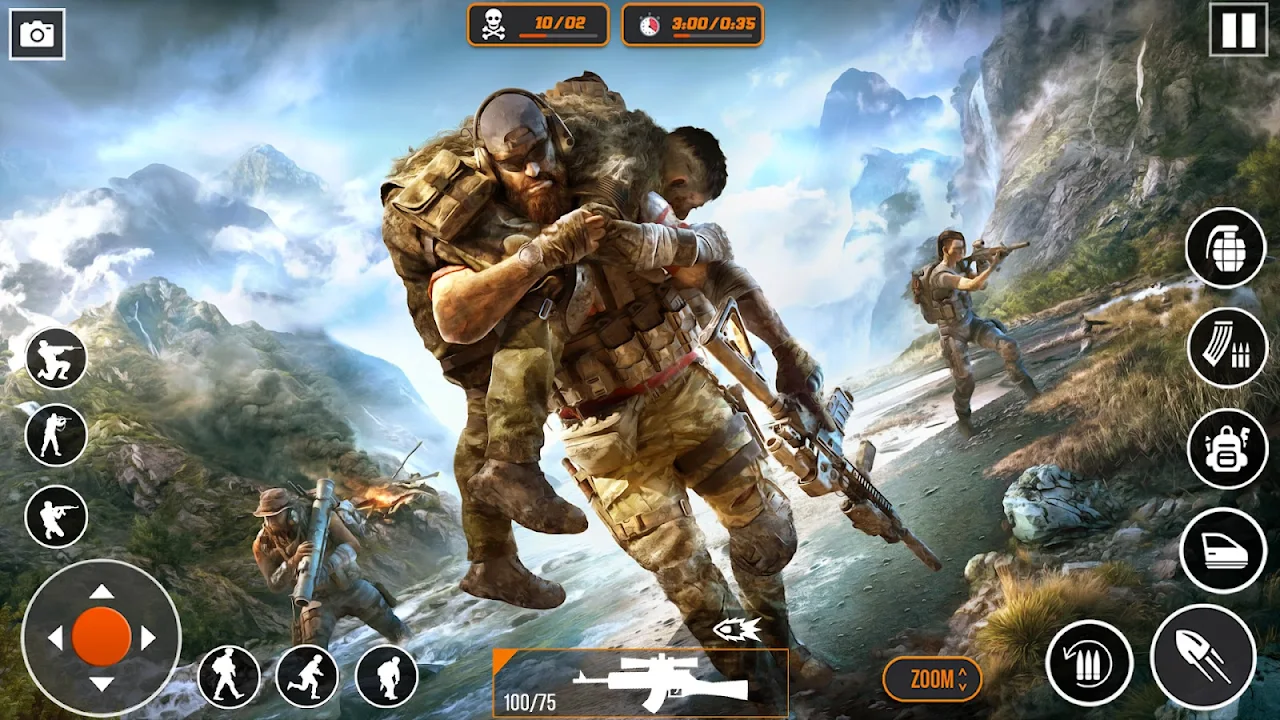Tap the camera screenshot icon
The height and width of the screenshot is (720, 1280).
pyautogui.click(x=38, y=35)
